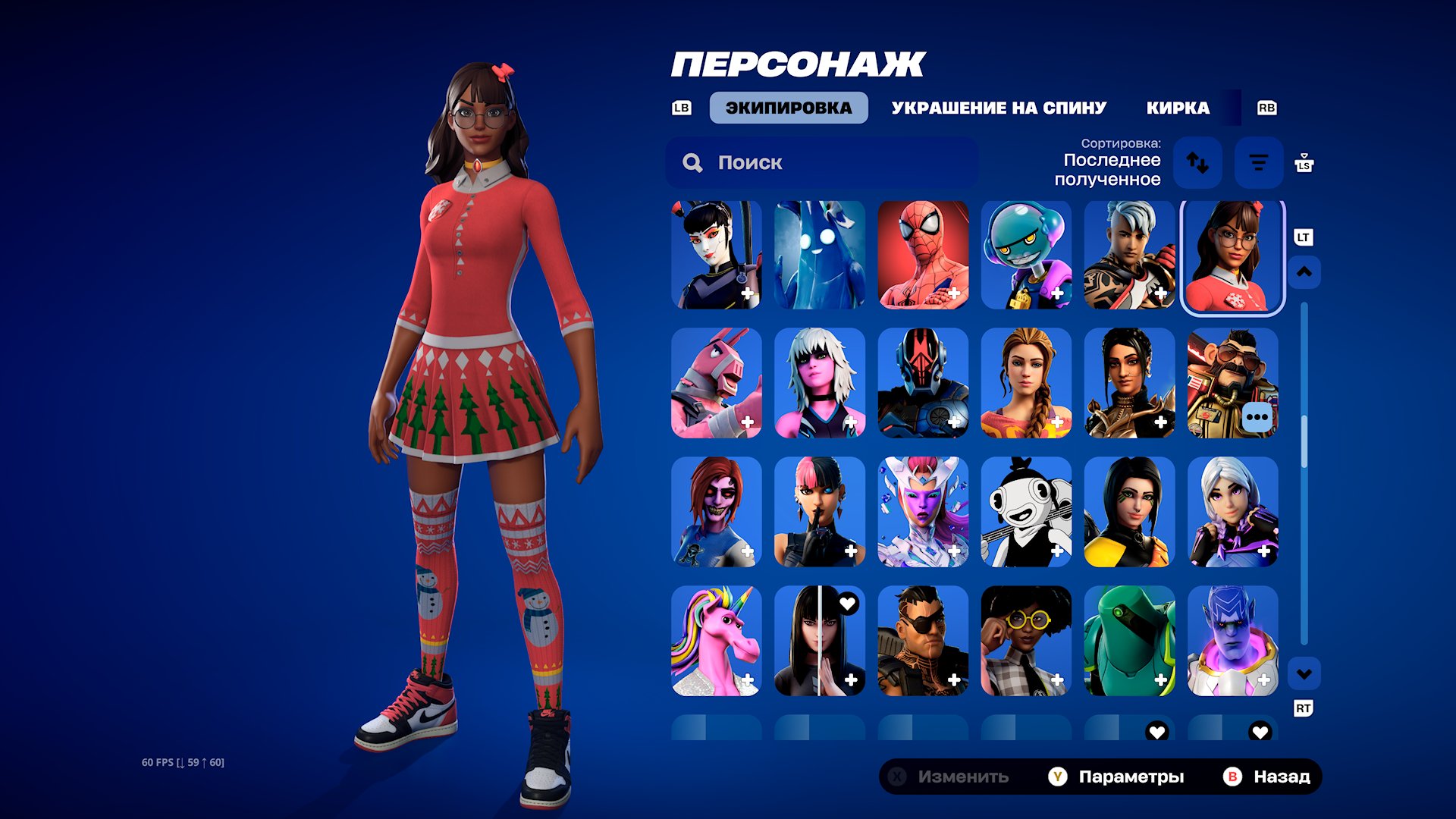The image size is (1456, 819).
Task: Open the sorting option 'Последнее полученное'
Action: tap(1110, 170)
